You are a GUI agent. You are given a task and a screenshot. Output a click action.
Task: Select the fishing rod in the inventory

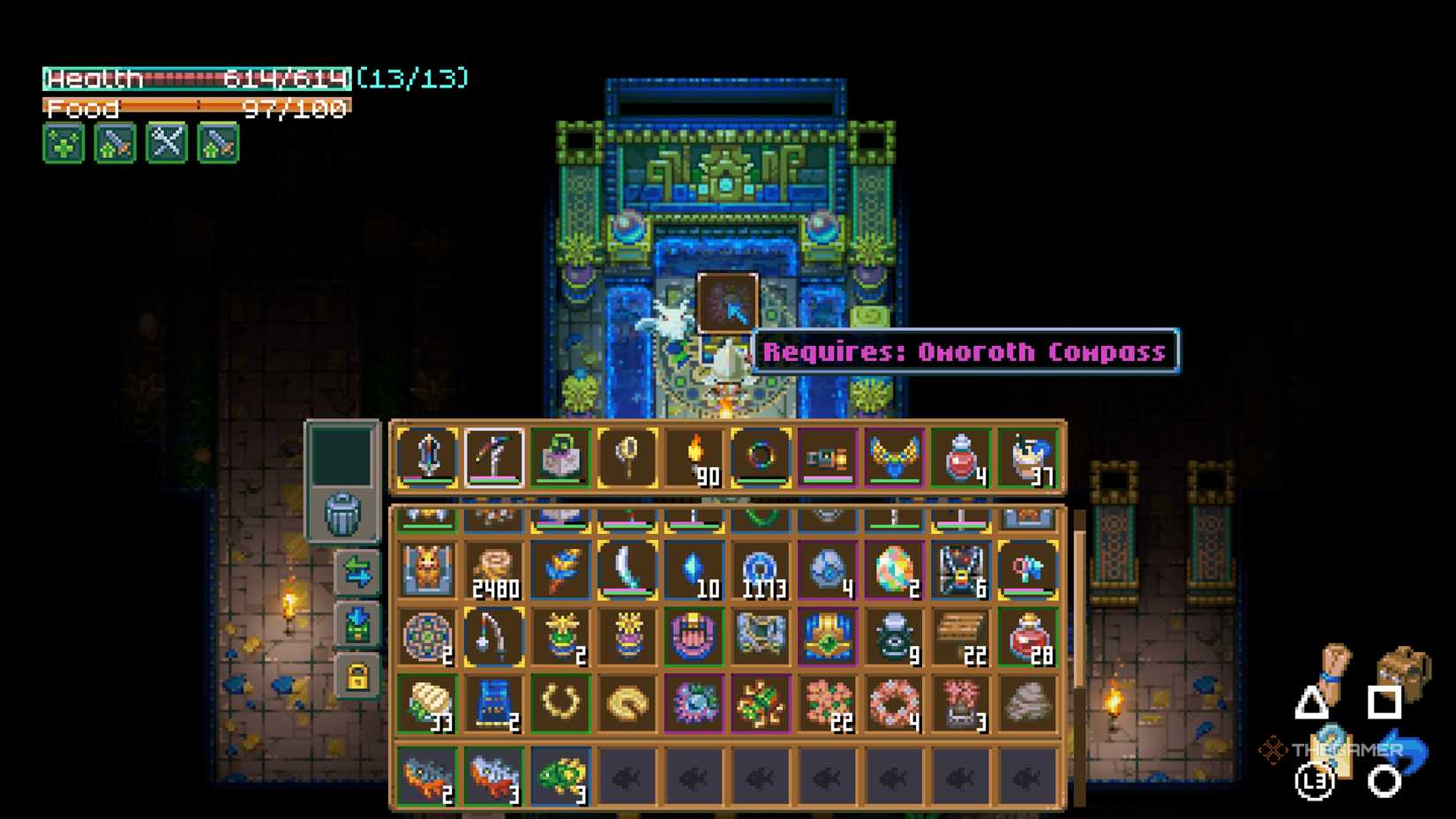[494, 635]
